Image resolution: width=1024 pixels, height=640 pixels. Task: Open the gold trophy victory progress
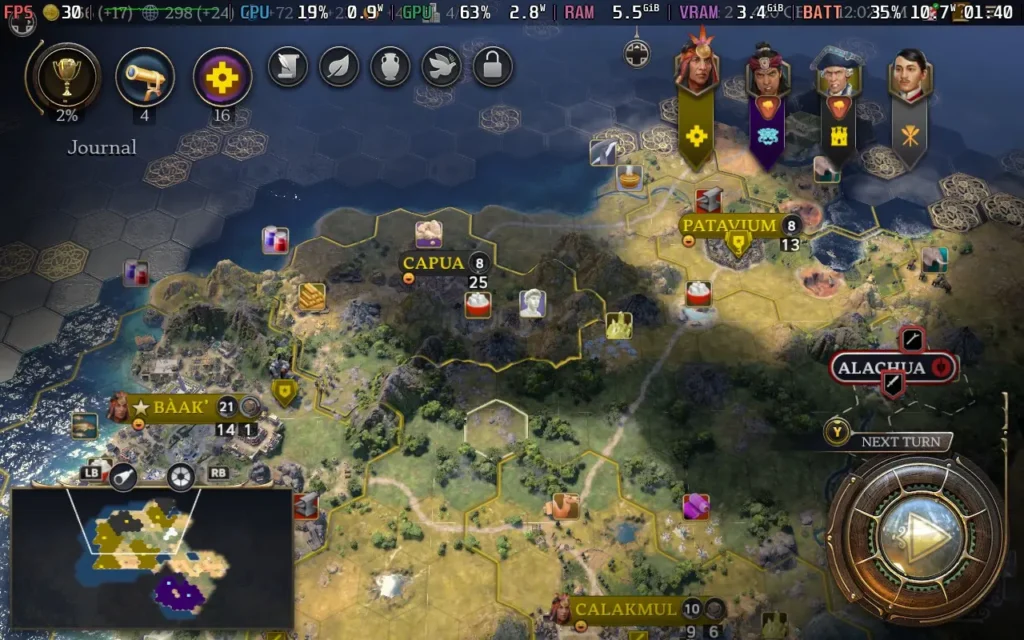pos(68,77)
